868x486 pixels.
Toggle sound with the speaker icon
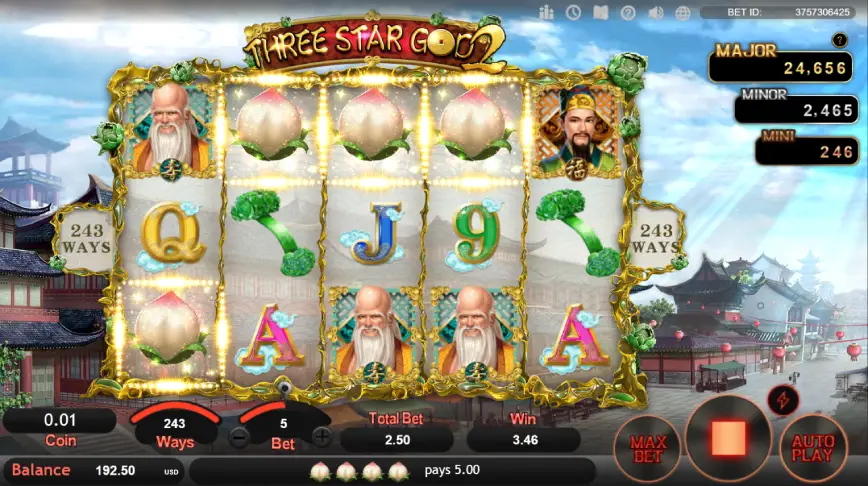point(656,12)
